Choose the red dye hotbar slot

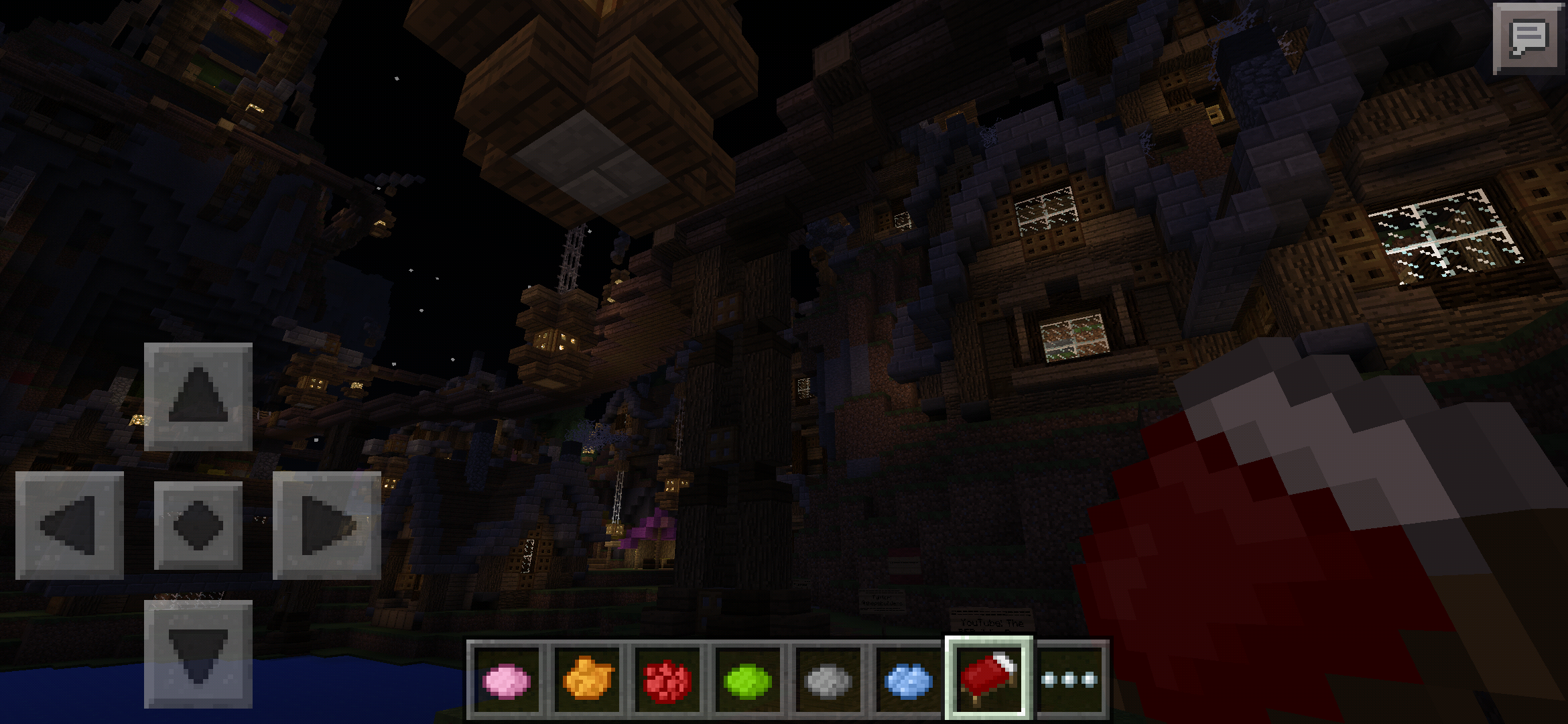667,680
